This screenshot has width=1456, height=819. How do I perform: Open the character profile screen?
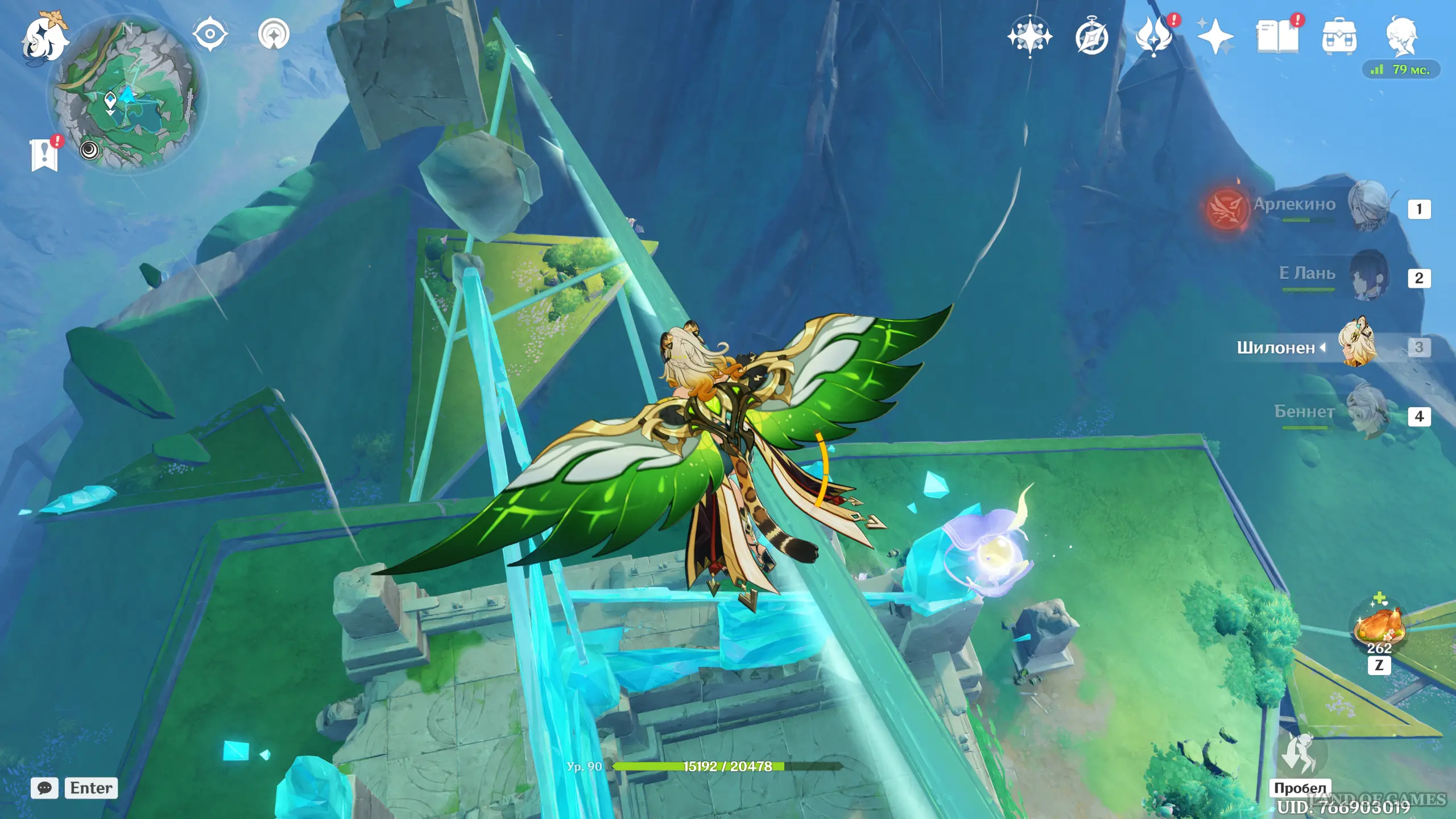[x=1401, y=36]
